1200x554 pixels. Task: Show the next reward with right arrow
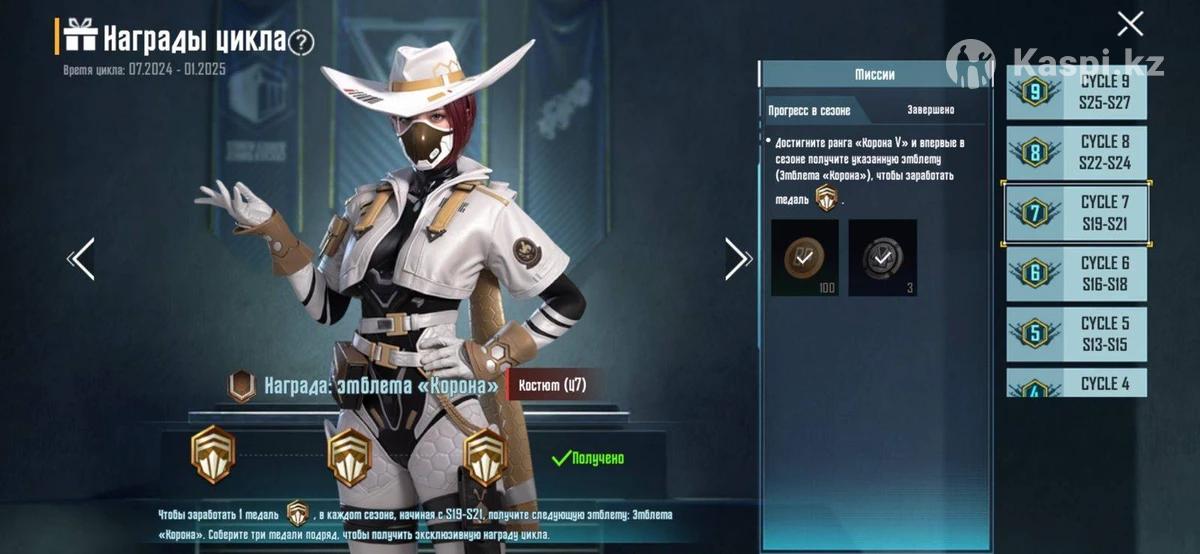point(737,259)
